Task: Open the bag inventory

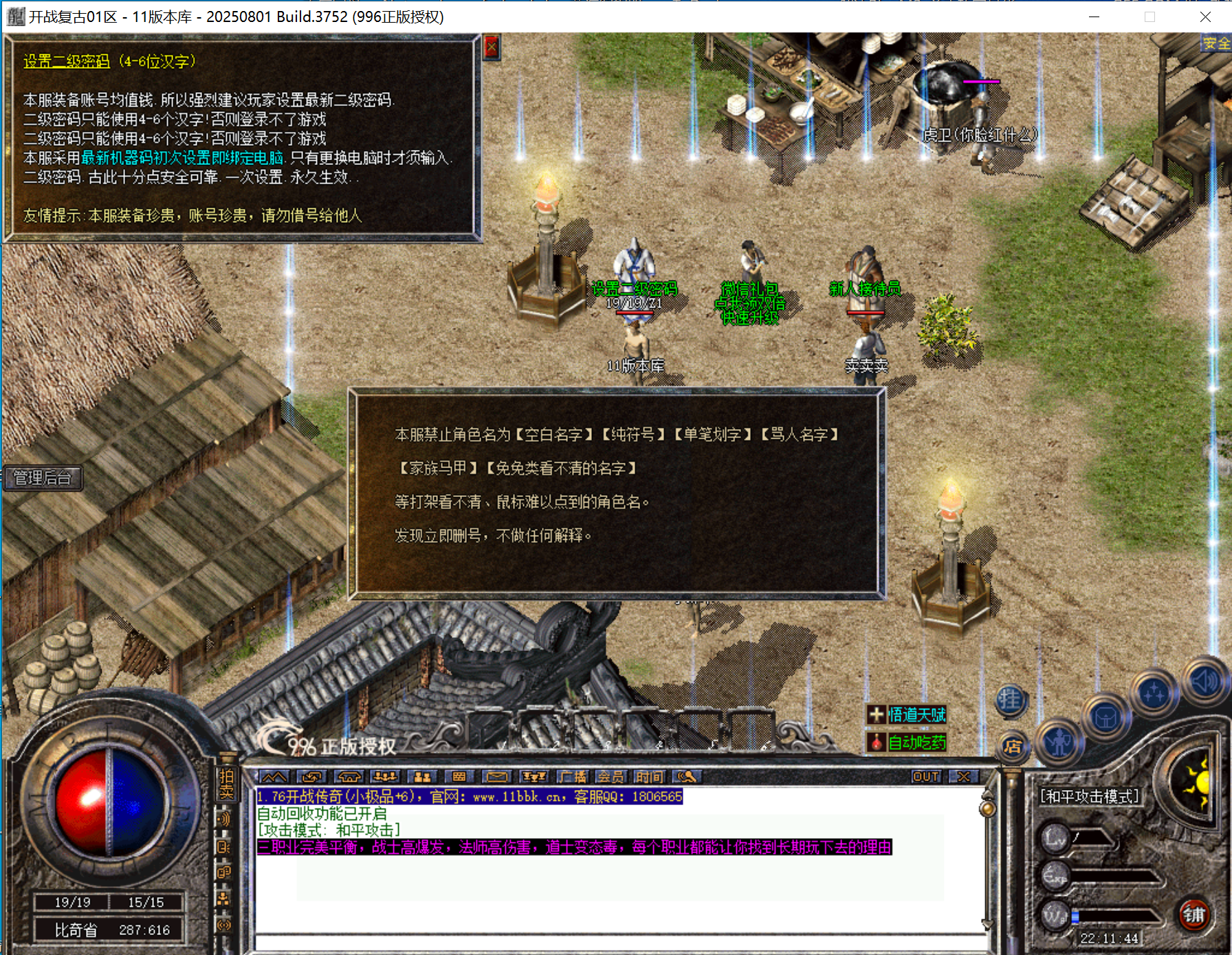Action: click(x=1105, y=718)
